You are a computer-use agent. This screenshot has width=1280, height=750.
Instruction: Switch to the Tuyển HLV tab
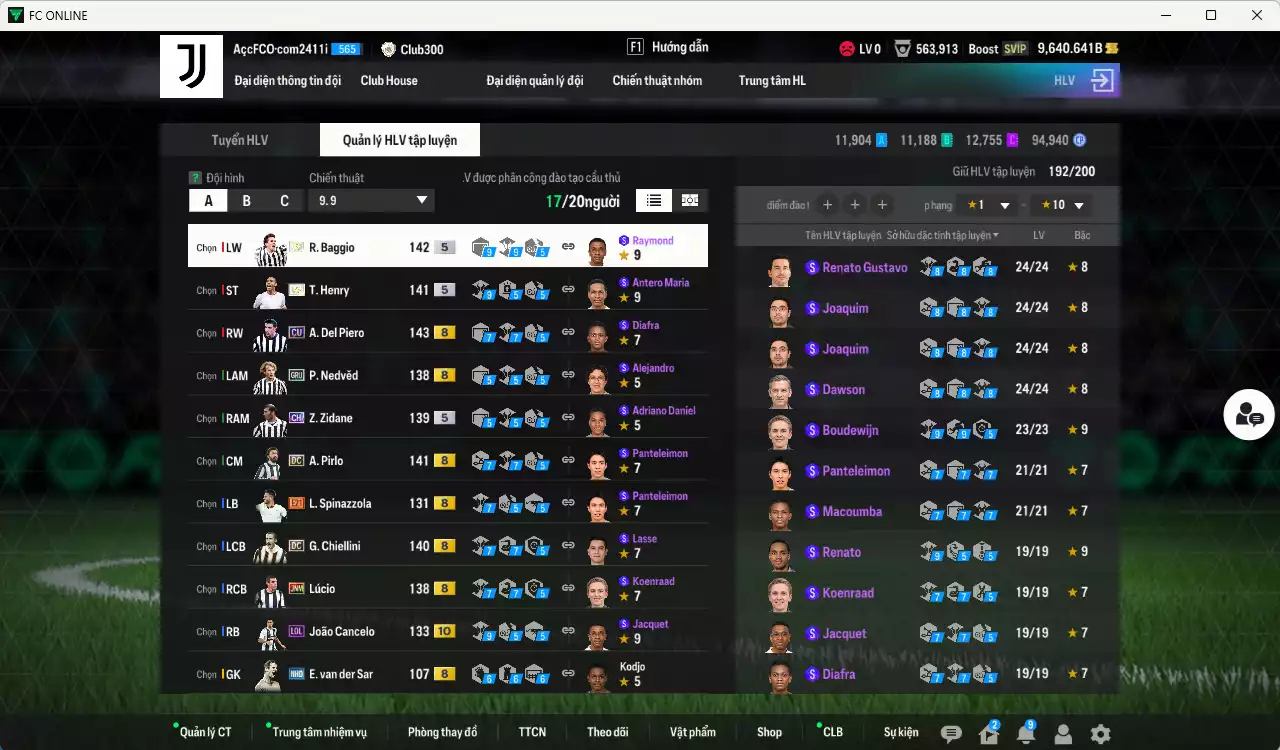tap(239, 140)
